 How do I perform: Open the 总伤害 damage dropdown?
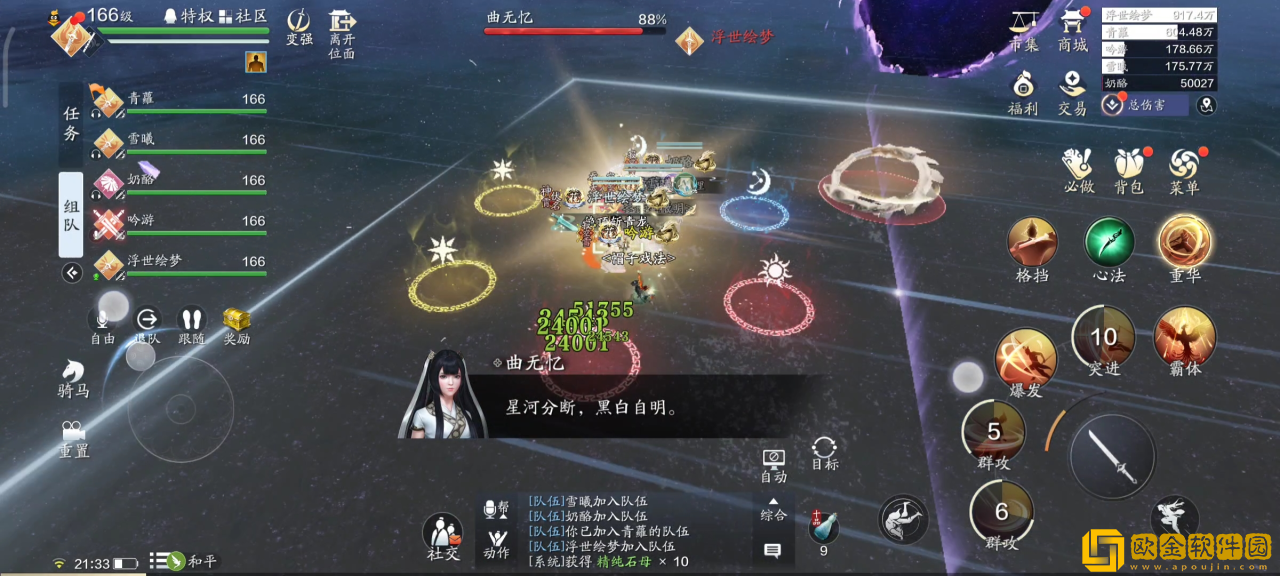[1144, 105]
